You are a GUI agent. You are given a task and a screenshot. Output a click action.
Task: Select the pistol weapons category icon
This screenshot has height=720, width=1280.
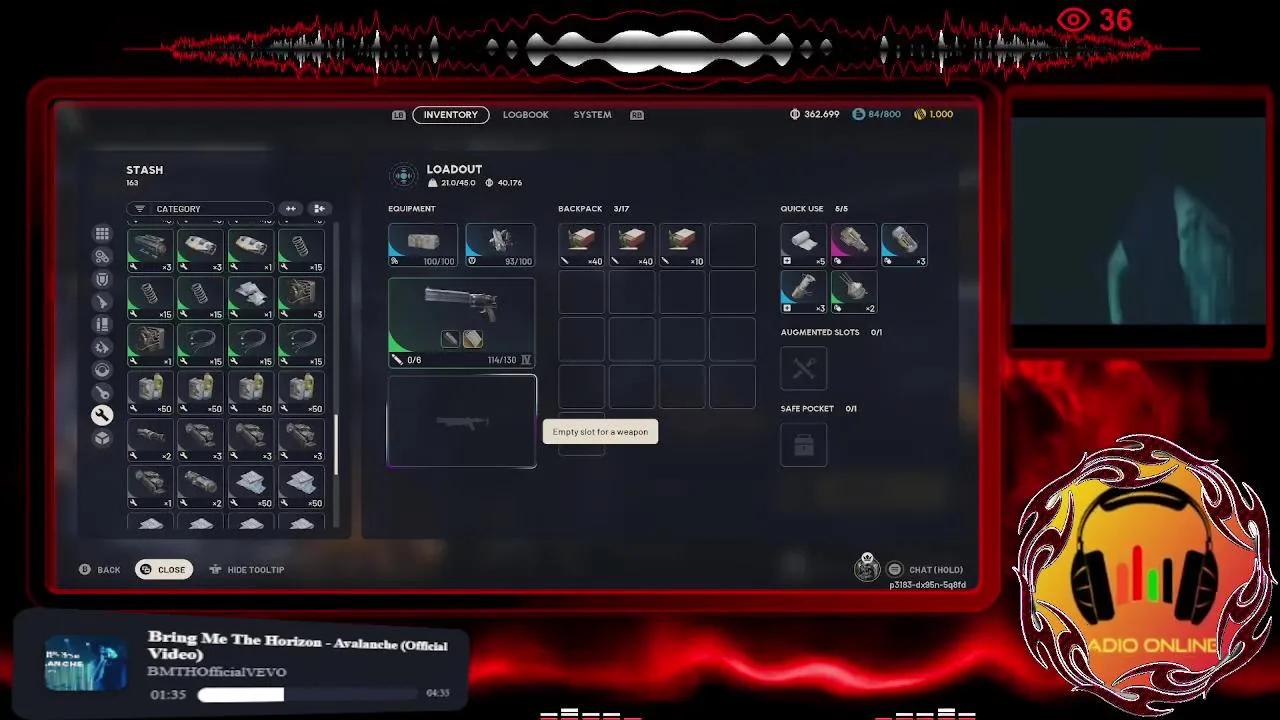click(x=102, y=301)
